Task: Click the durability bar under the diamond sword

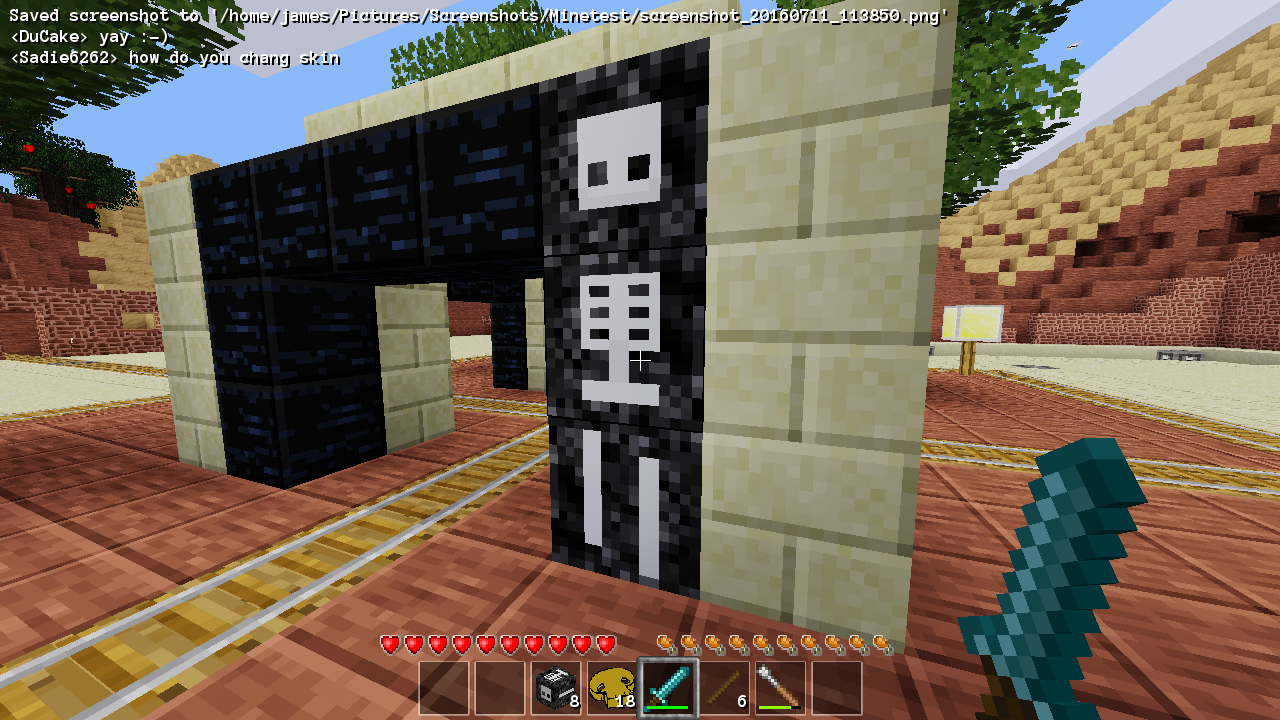Action: coord(669,707)
